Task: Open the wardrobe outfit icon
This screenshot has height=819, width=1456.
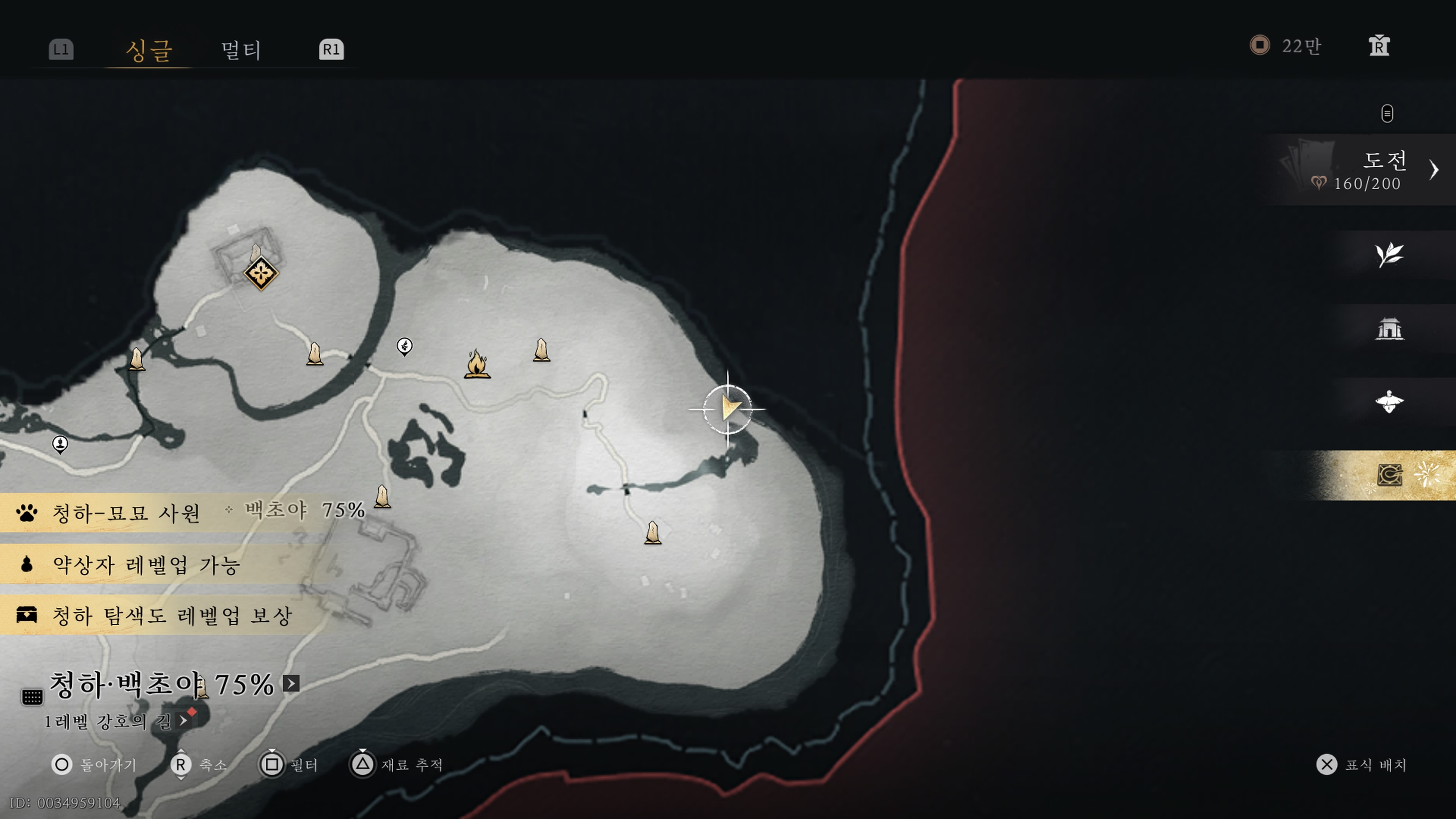Action: coord(1379,46)
